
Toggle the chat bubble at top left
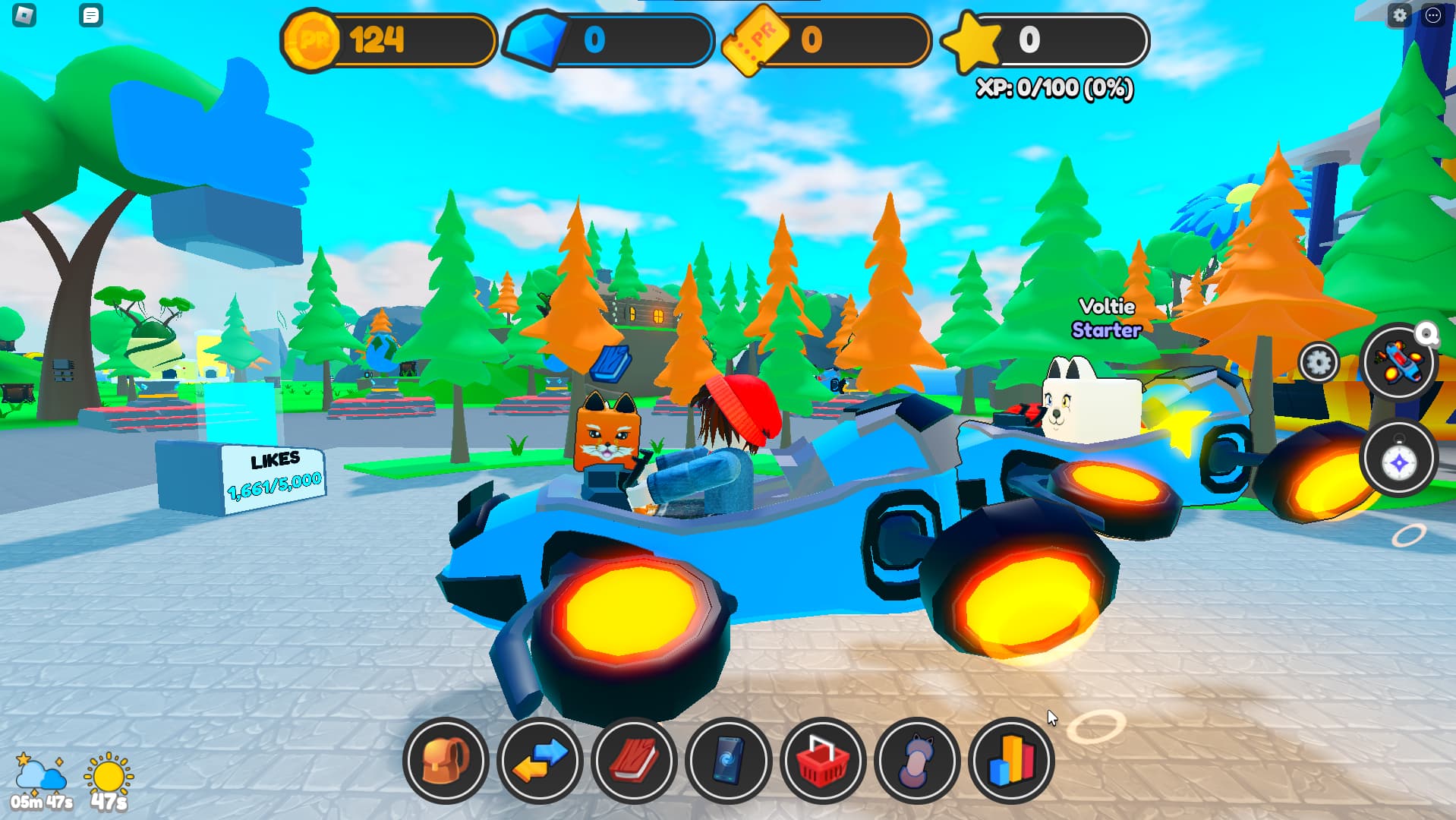pyautogui.click(x=92, y=15)
